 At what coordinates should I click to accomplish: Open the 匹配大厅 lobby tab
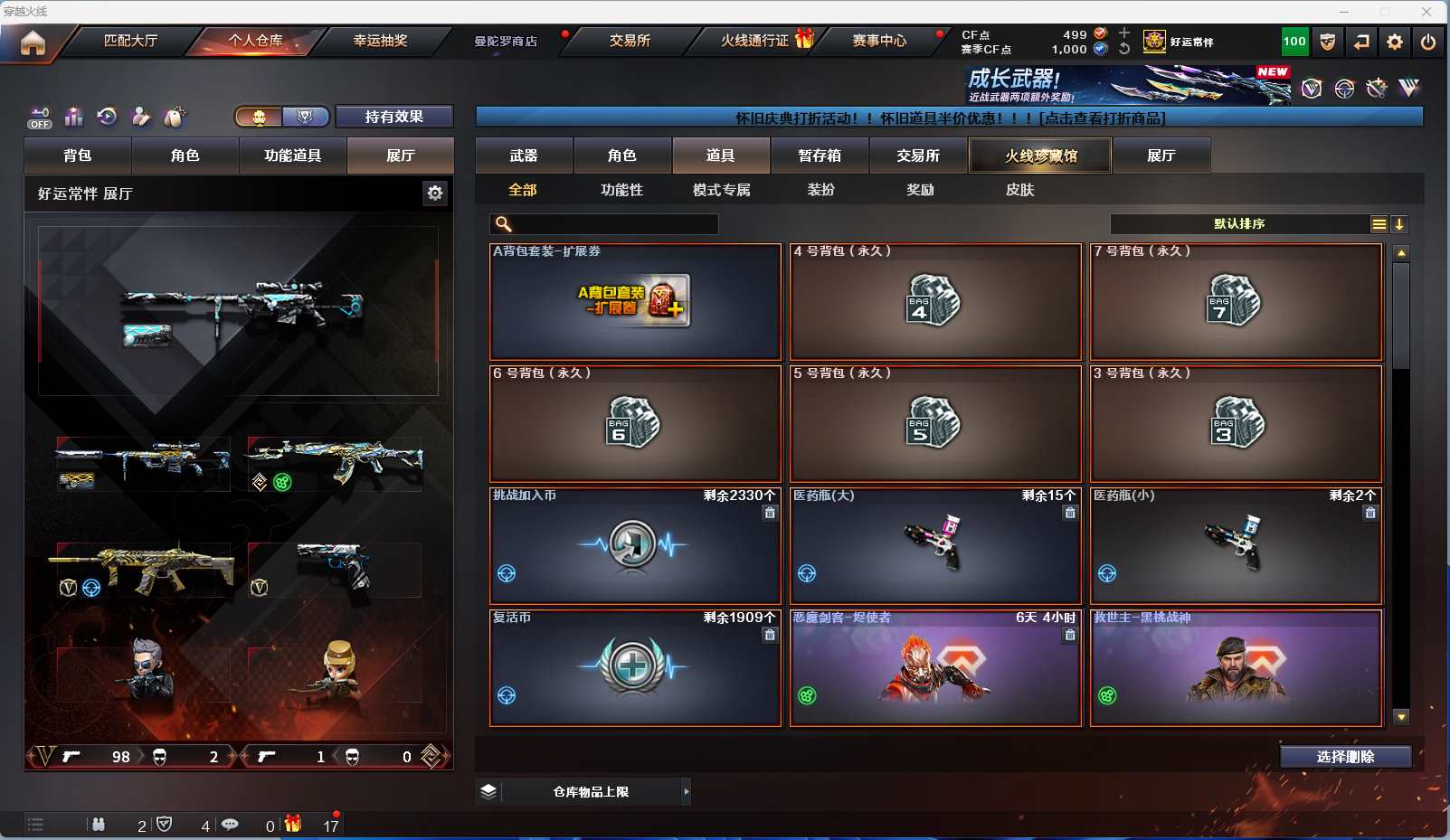[x=130, y=41]
